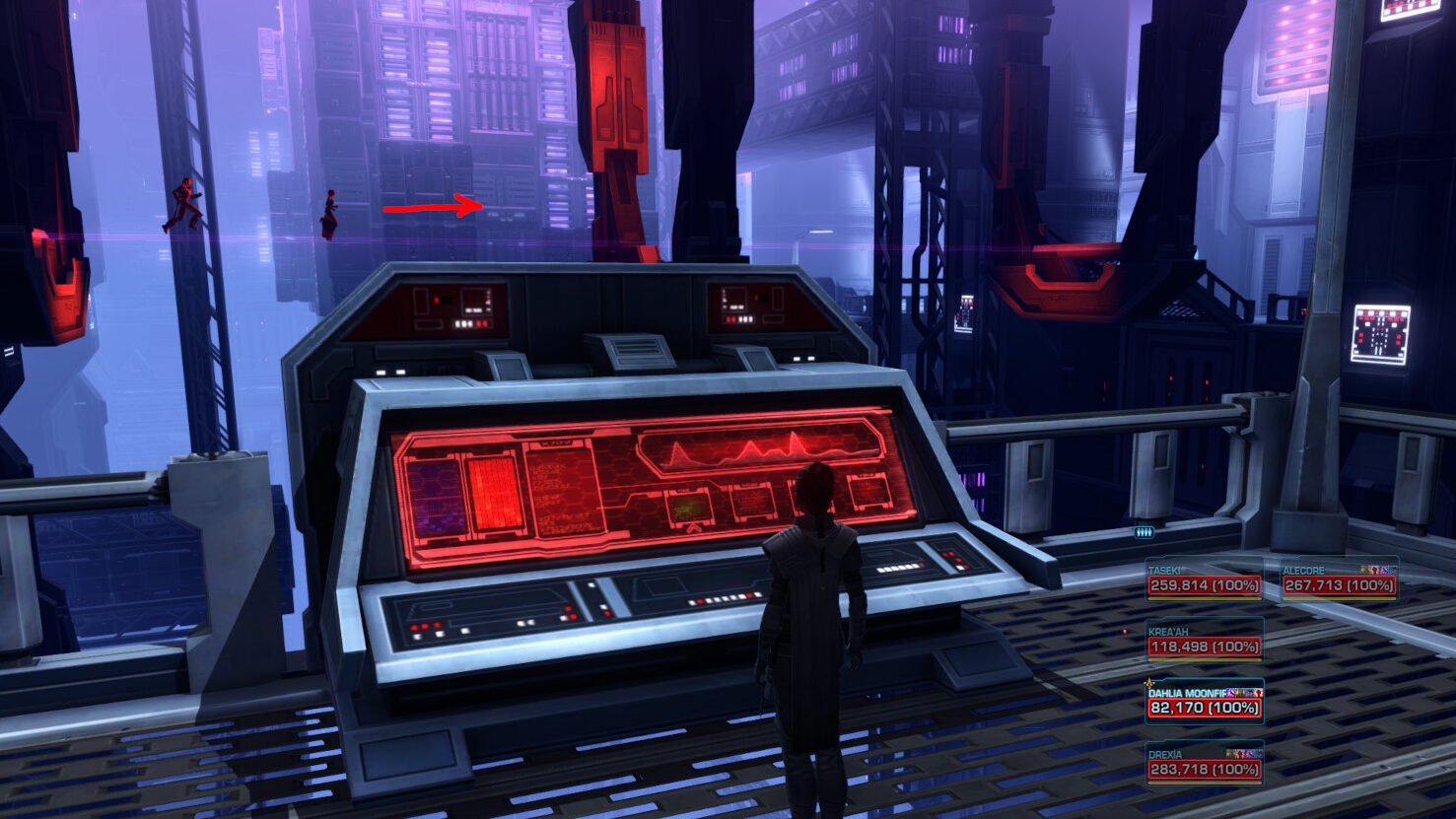The width and height of the screenshot is (1456, 819).
Task: Select Taseki's group frame
Action: pyautogui.click(x=1204, y=580)
